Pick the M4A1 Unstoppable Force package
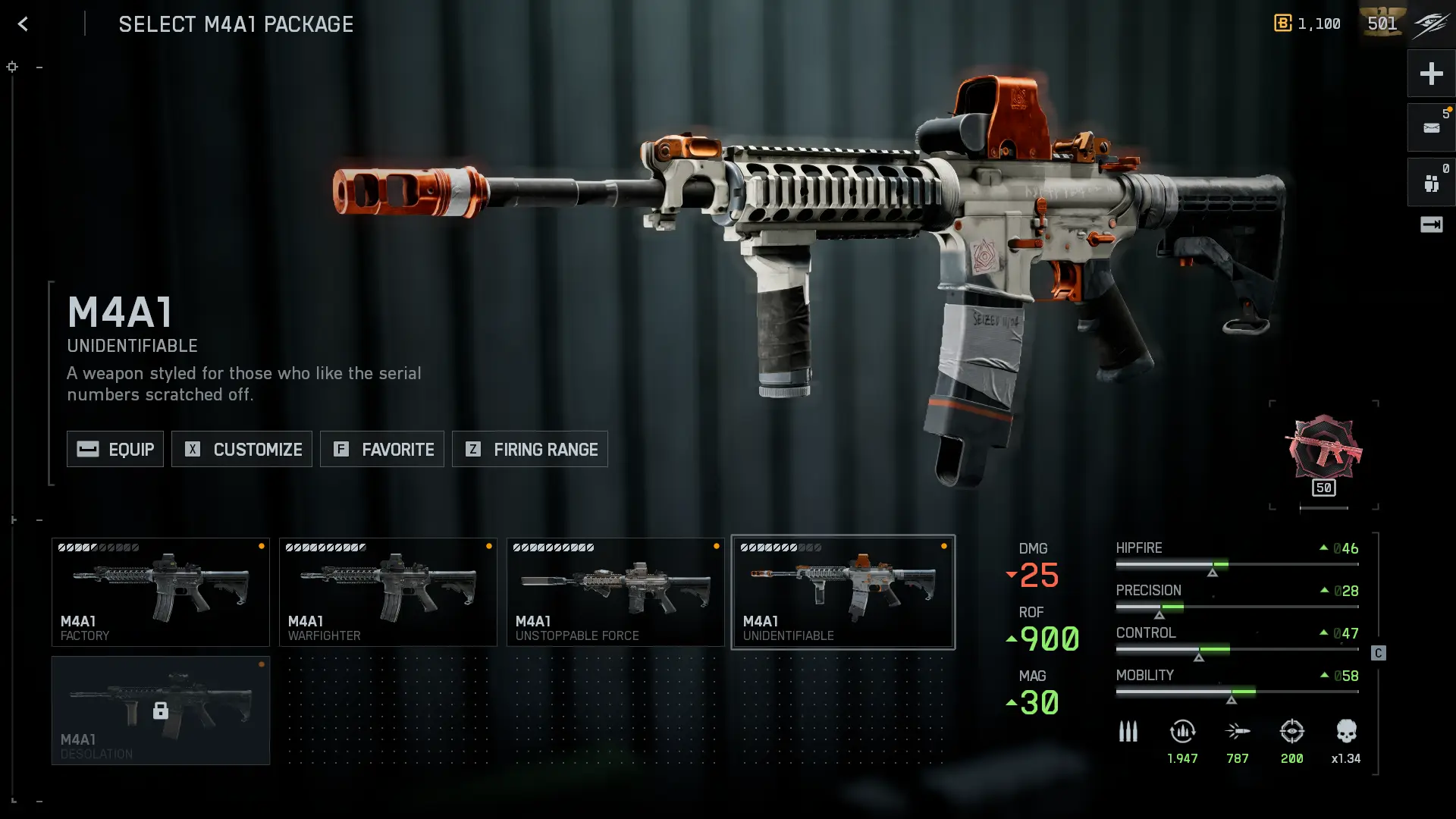The width and height of the screenshot is (1456, 819). pos(616,592)
